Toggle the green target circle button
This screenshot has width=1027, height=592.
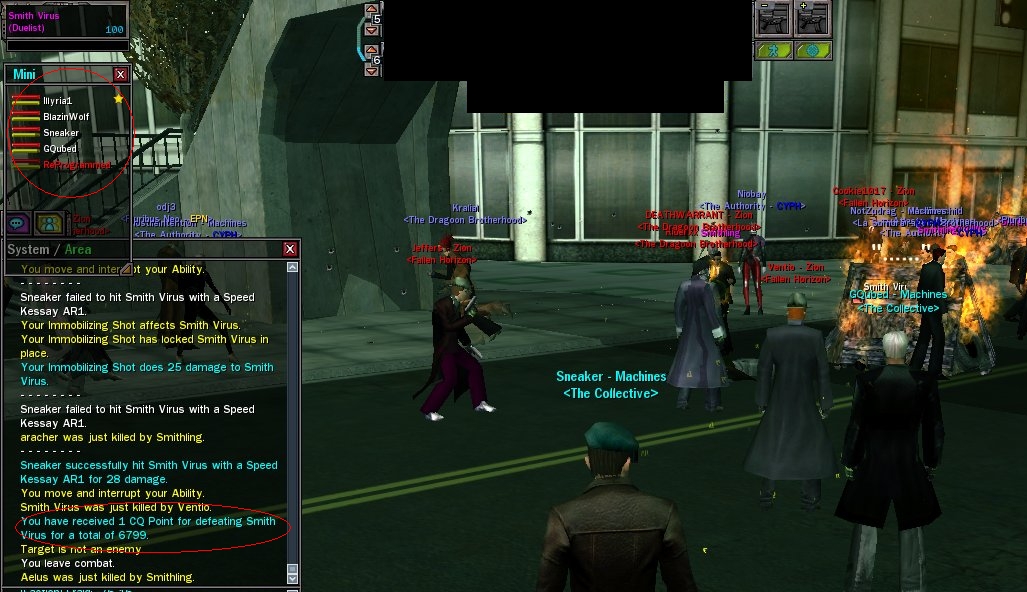[x=811, y=51]
